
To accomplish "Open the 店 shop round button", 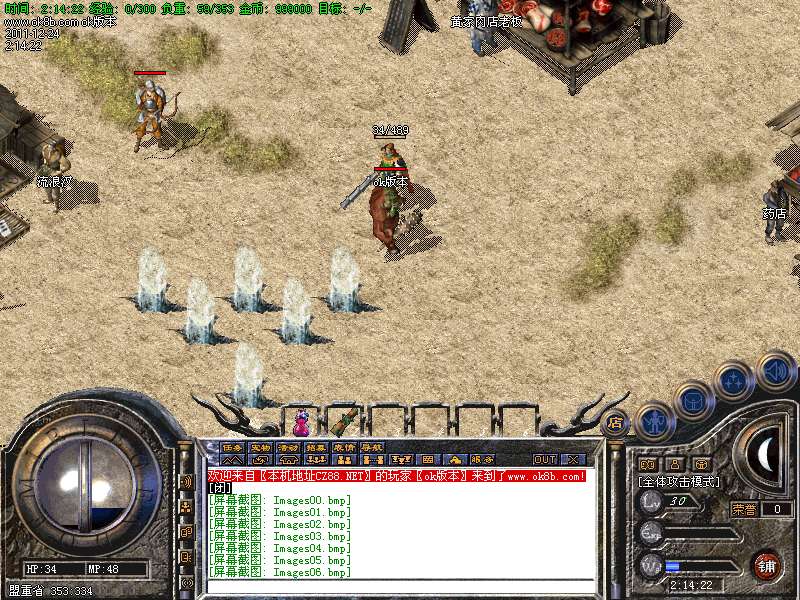I will coord(615,423).
